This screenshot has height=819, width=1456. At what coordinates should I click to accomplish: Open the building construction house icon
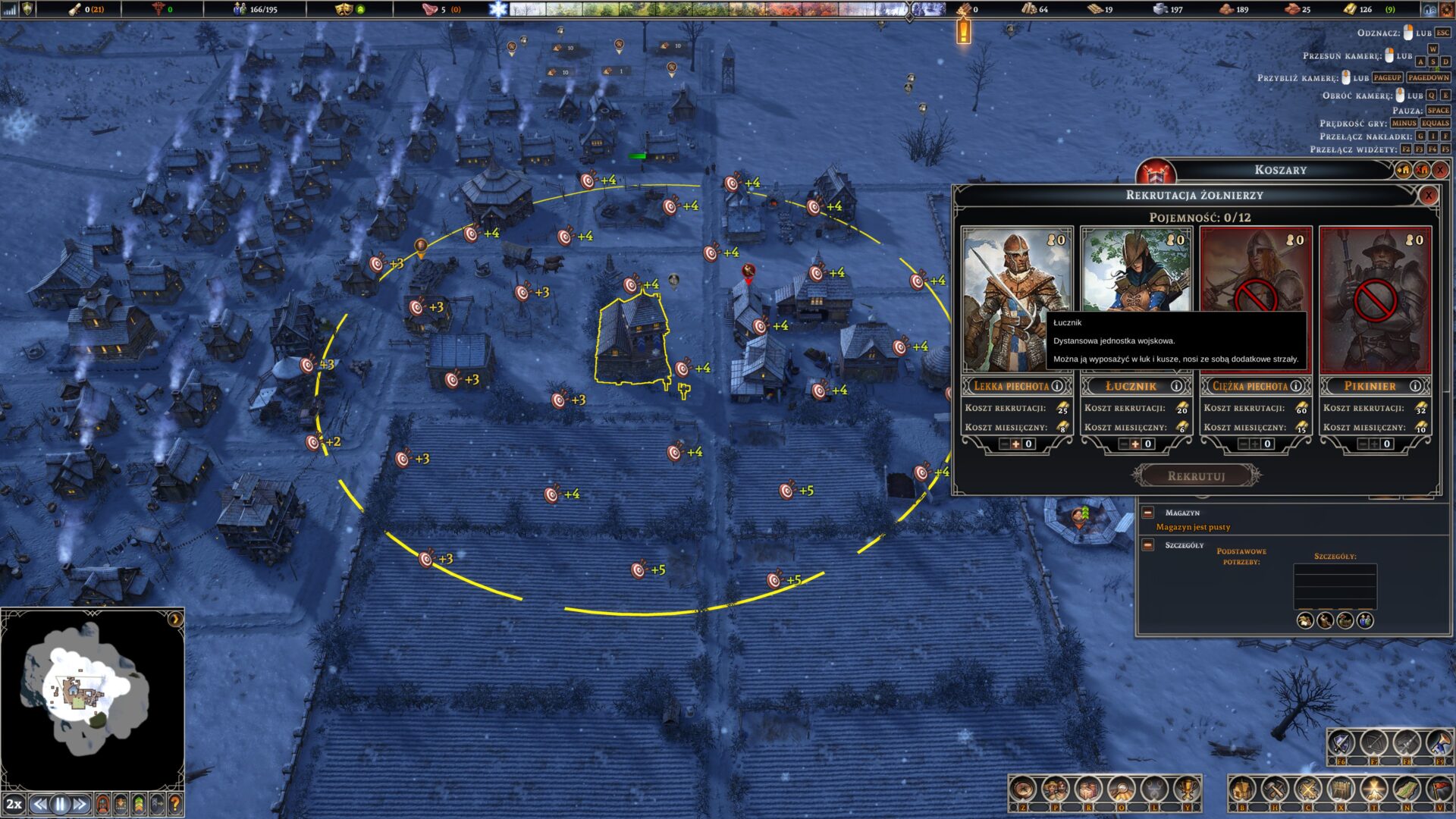pyautogui.click(x=1241, y=790)
